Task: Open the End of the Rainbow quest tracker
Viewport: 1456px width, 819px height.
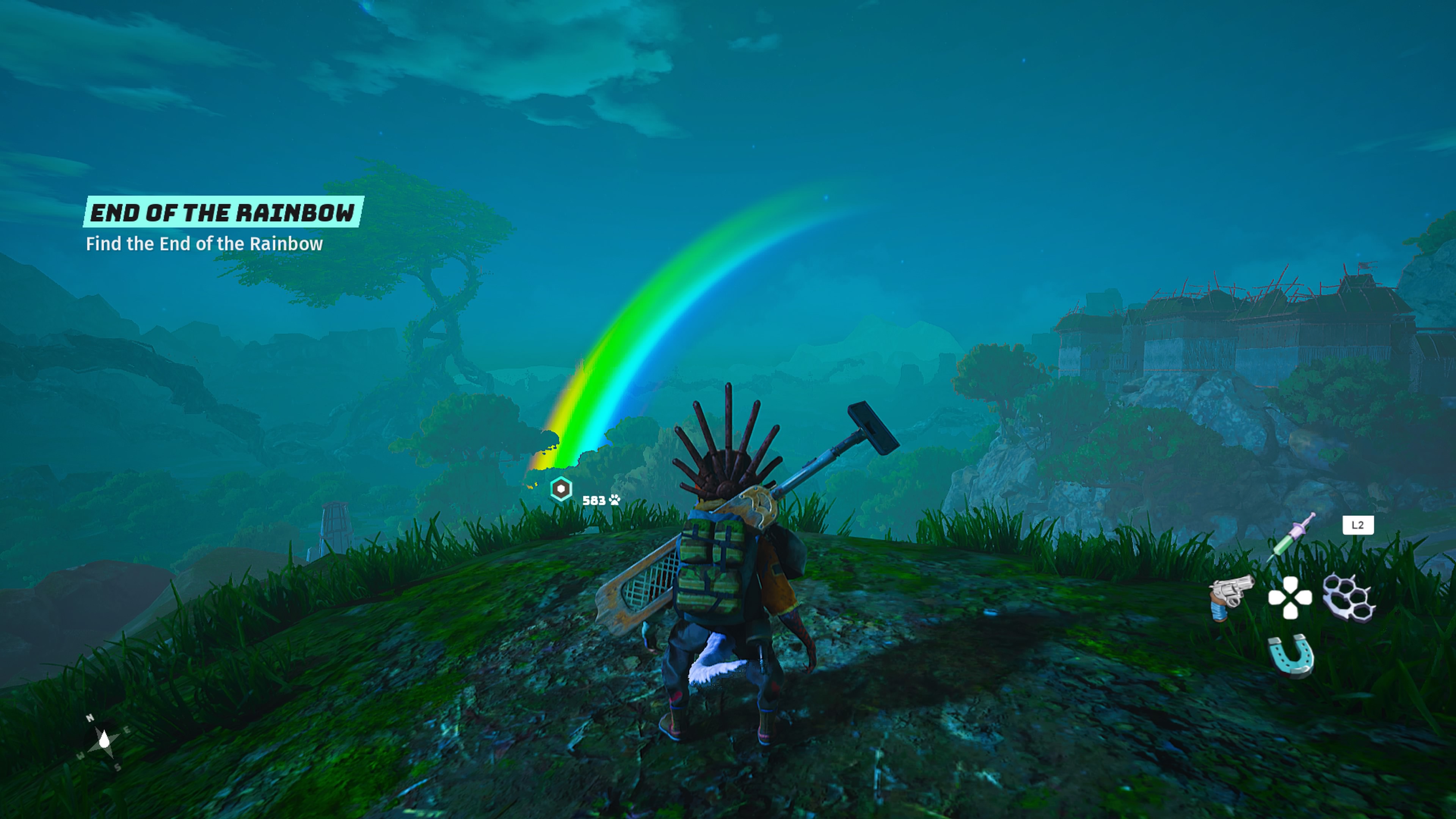Action: (x=223, y=212)
